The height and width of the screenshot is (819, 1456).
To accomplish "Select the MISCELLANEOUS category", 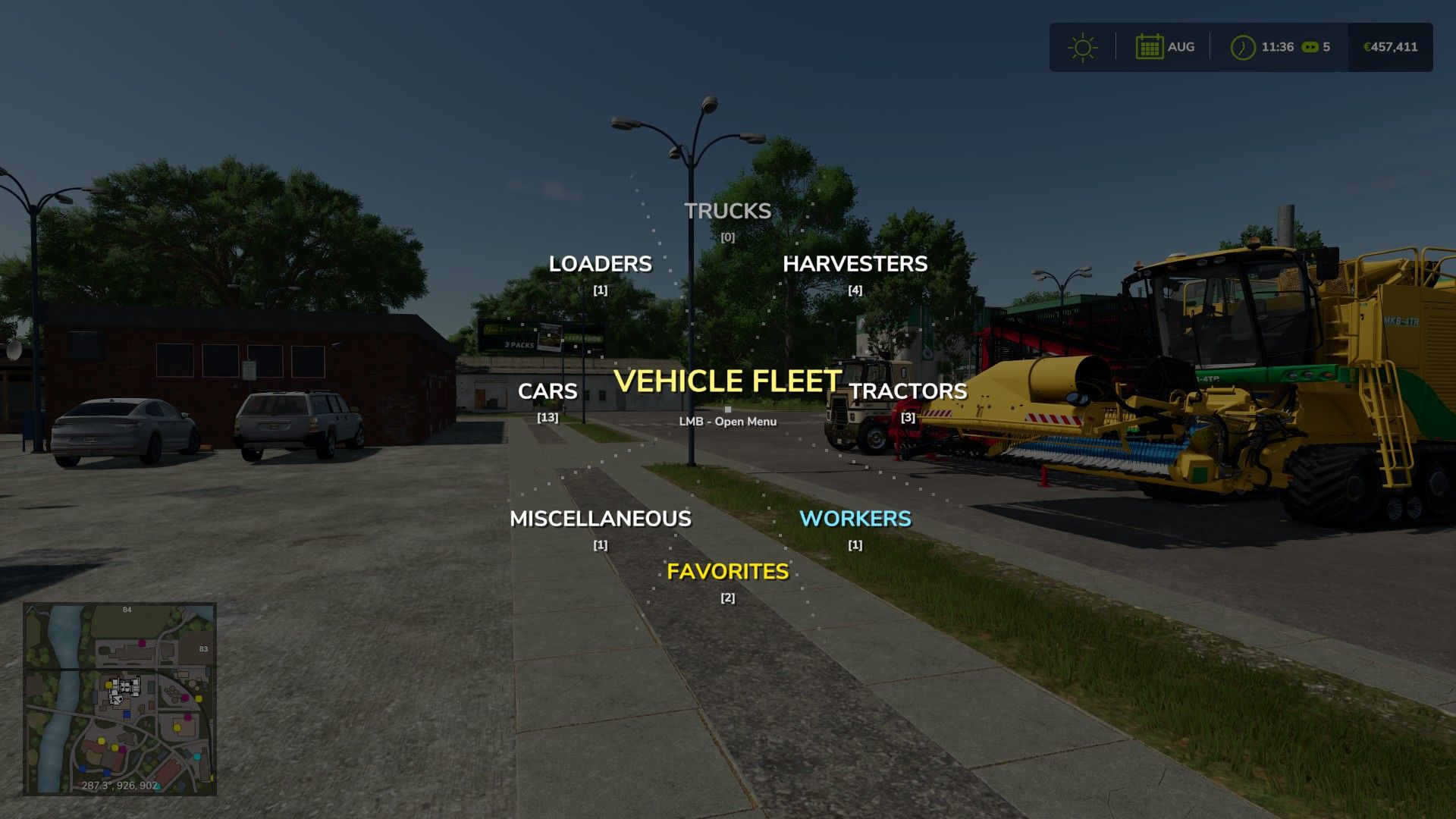I will tap(601, 519).
